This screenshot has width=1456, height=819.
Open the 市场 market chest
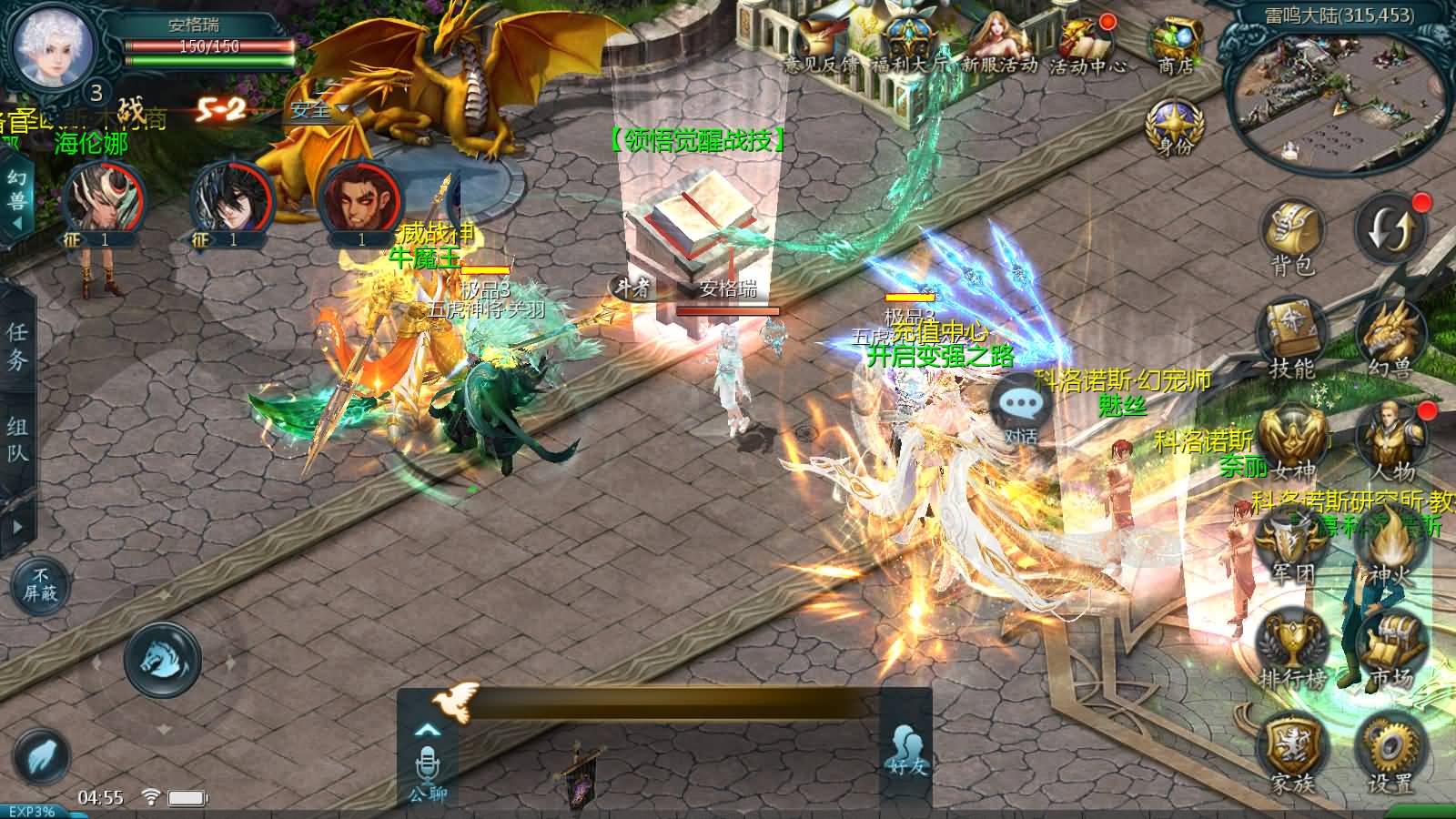point(1390,648)
